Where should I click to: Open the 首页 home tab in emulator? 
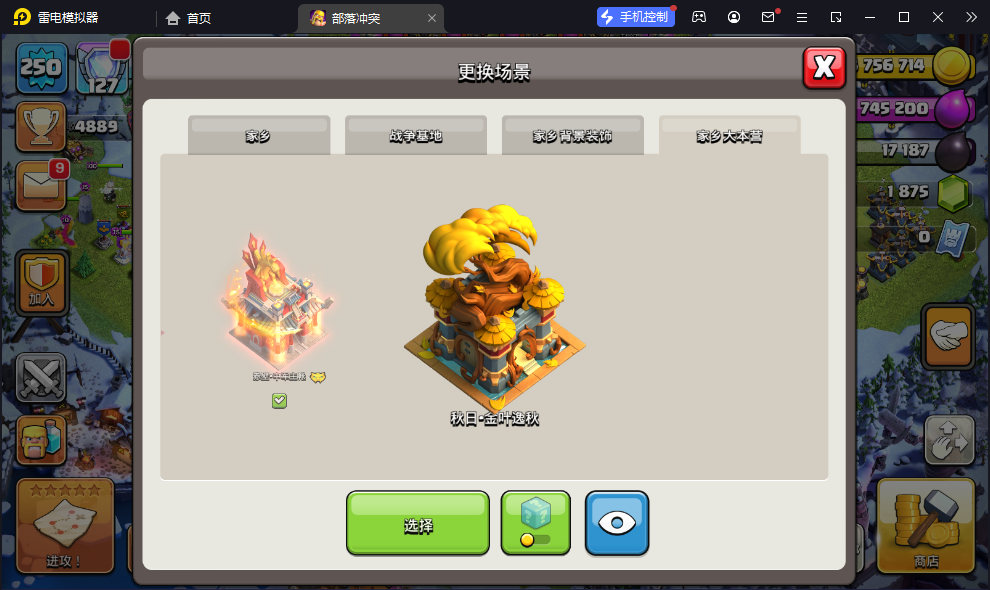189,18
